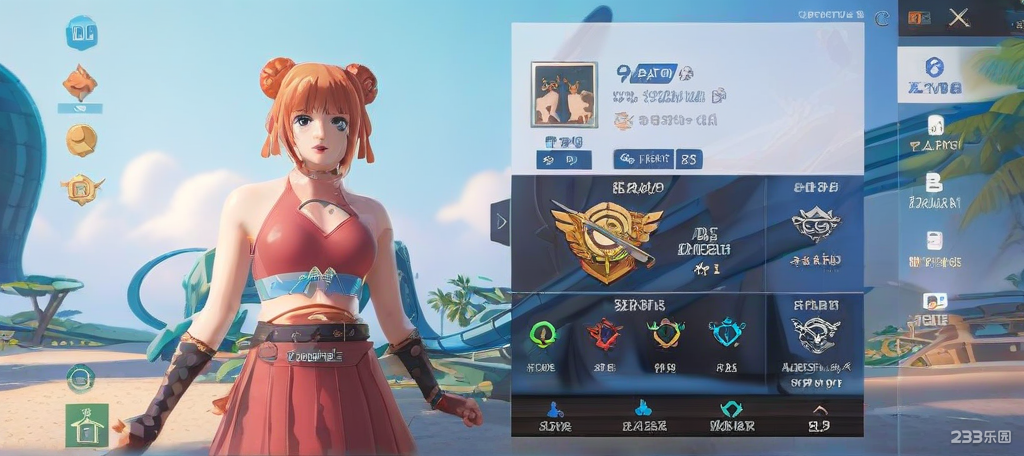Open the player avatar portrait
1024x456 pixels.
tap(564, 94)
